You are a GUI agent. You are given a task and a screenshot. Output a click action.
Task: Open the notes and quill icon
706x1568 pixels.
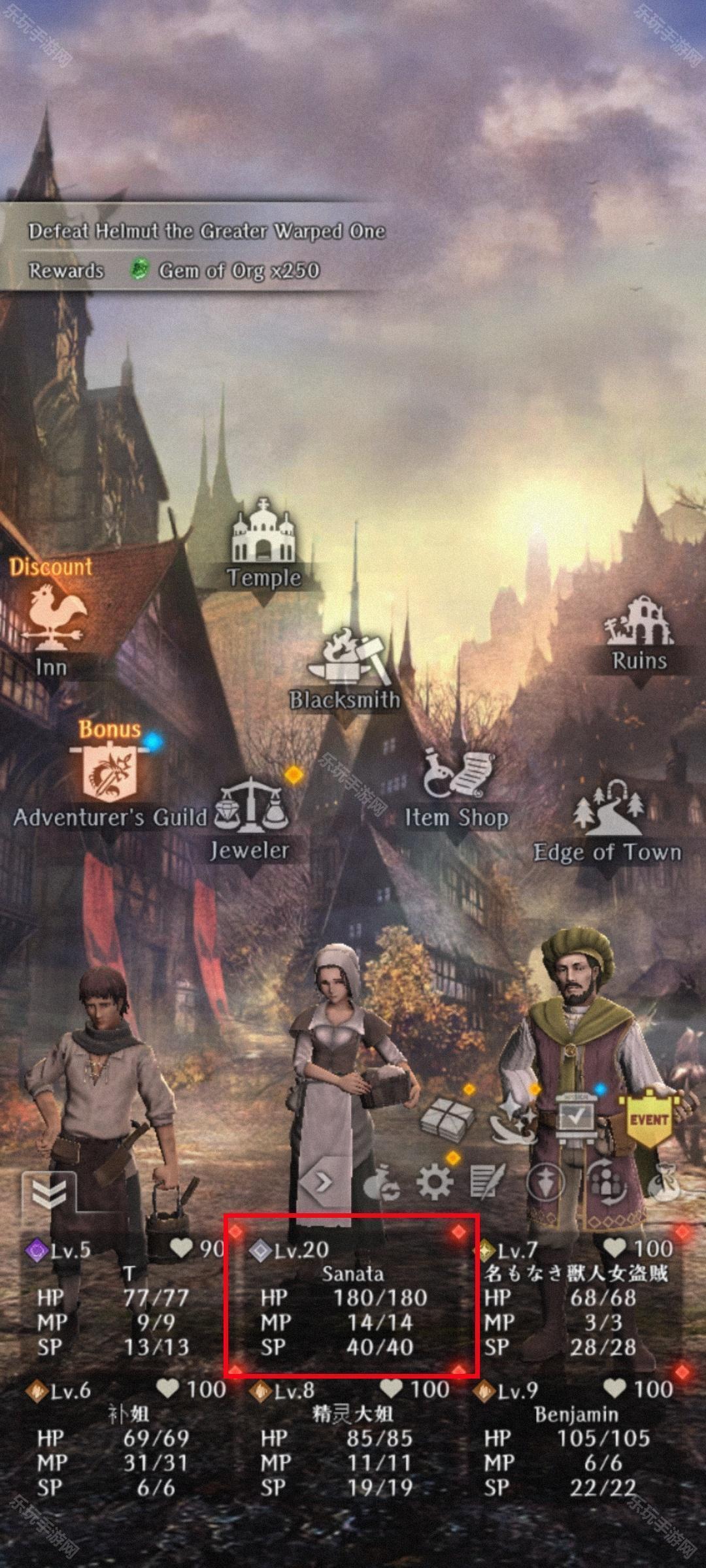pyautogui.click(x=488, y=1182)
